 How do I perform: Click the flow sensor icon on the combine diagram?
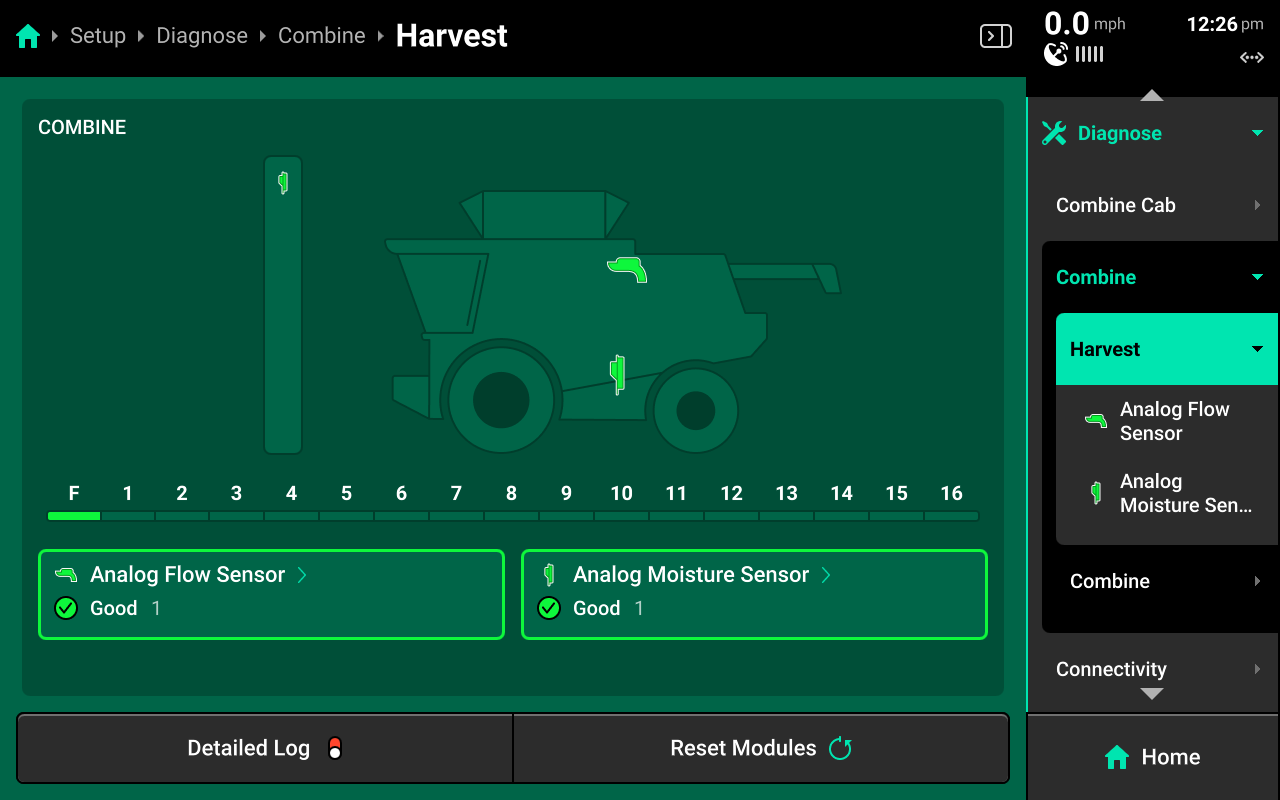click(x=627, y=269)
